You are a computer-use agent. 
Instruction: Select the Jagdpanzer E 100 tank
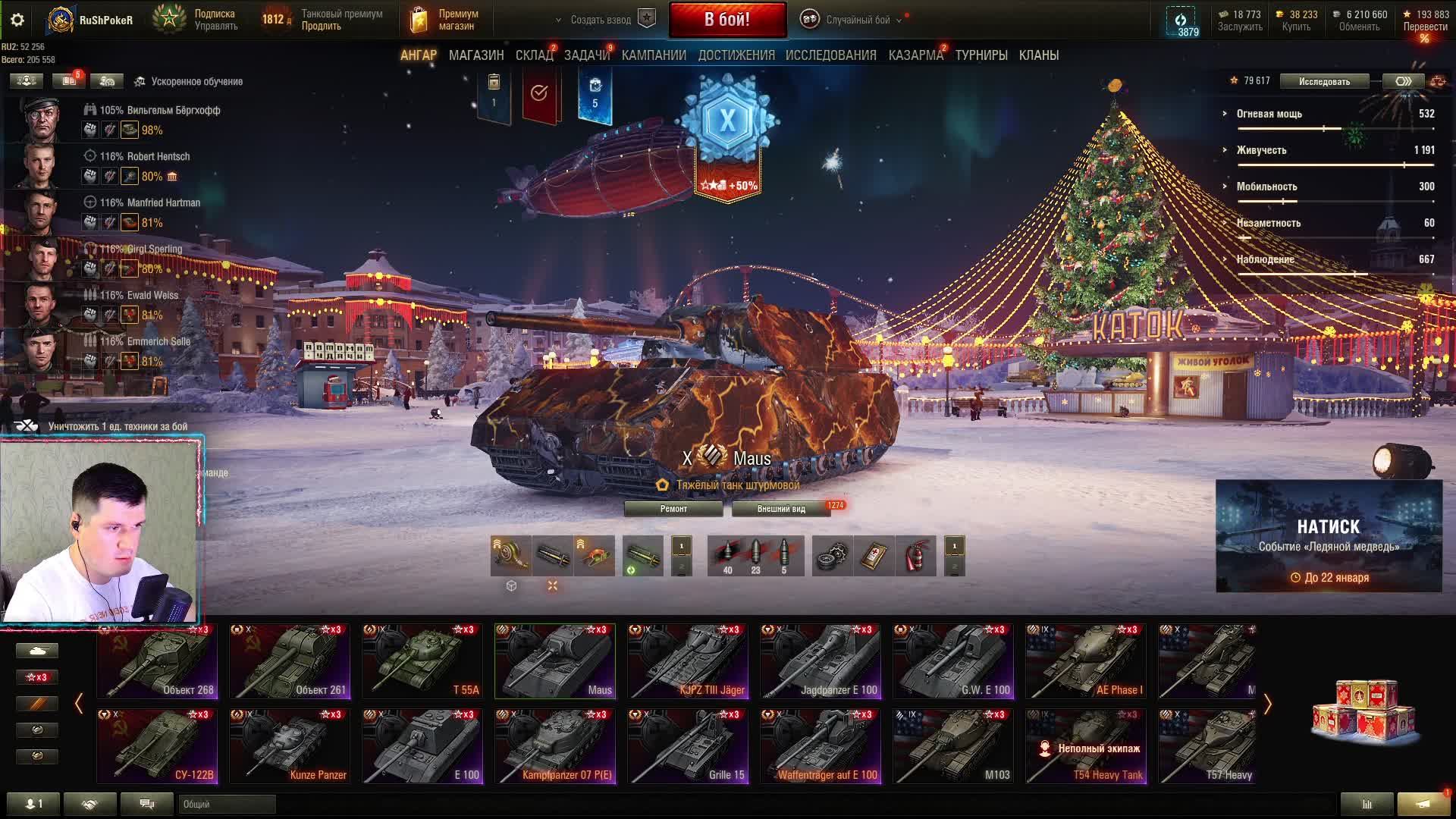(821, 661)
